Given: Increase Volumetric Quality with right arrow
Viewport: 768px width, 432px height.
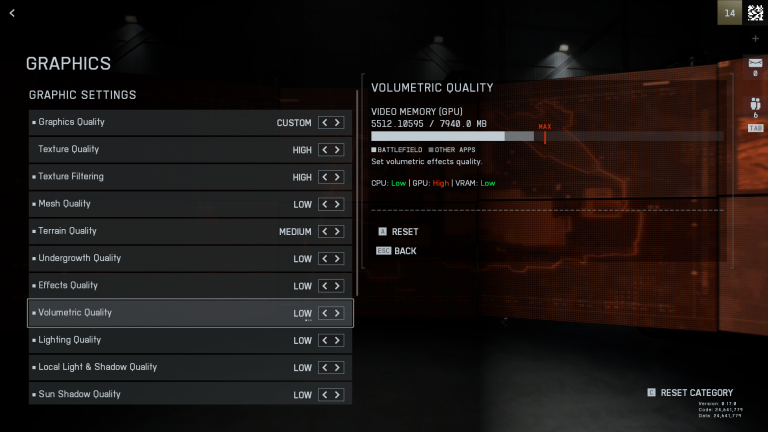Looking at the screenshot, I should coord(338,313).
